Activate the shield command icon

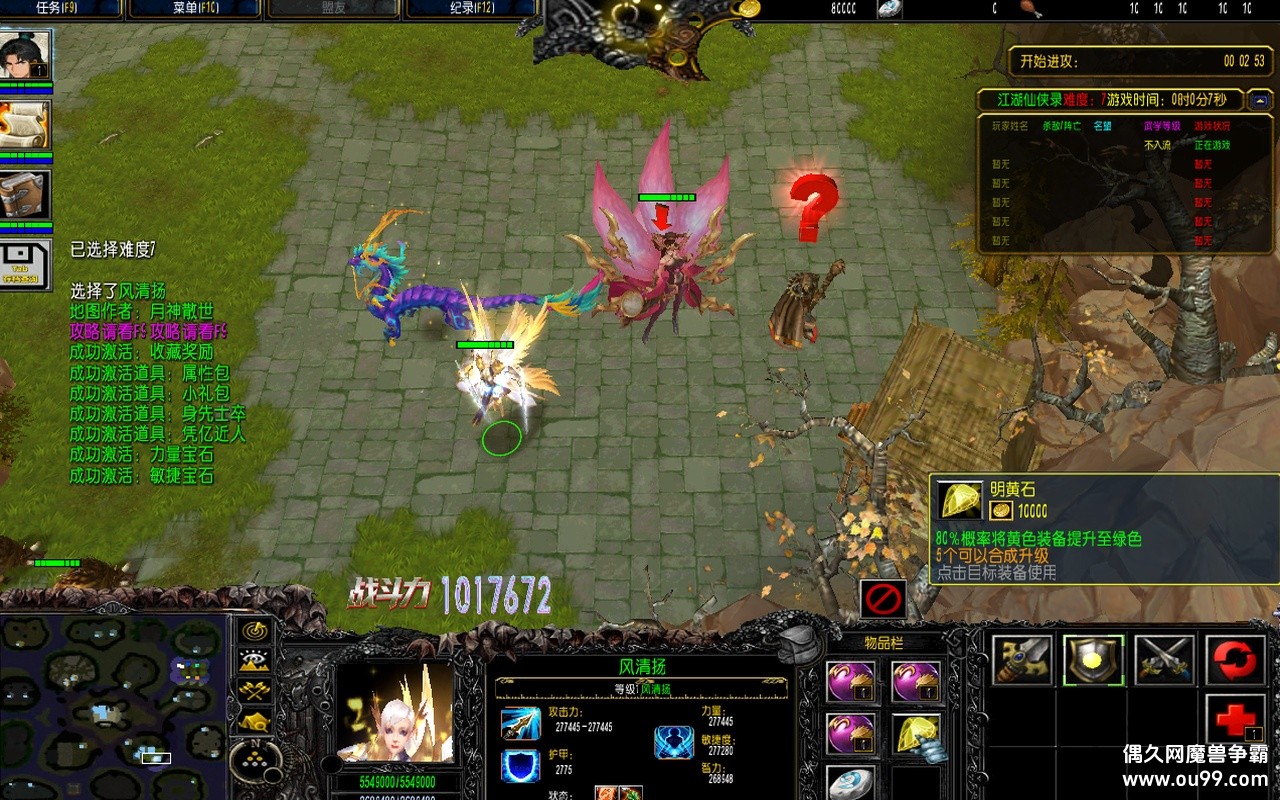click(1093, 660)
